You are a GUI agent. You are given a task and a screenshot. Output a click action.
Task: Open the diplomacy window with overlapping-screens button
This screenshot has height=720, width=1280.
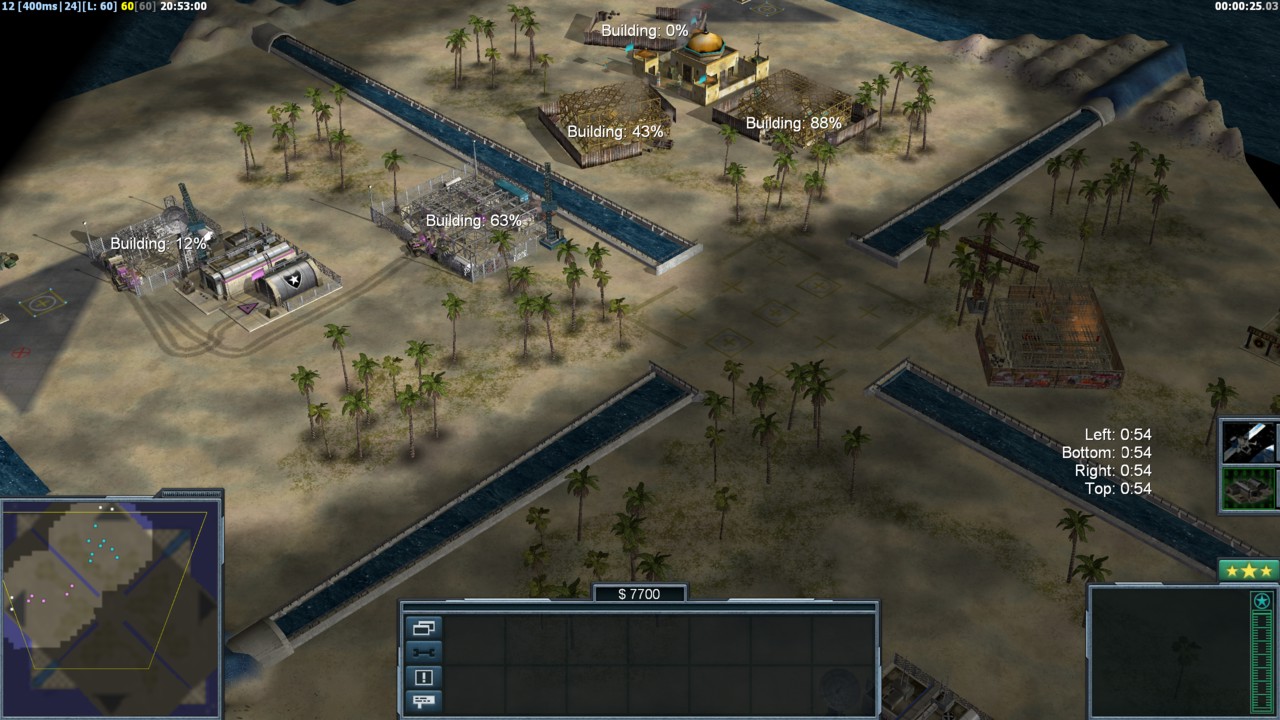pyautogui.click(x=423, y=628)
